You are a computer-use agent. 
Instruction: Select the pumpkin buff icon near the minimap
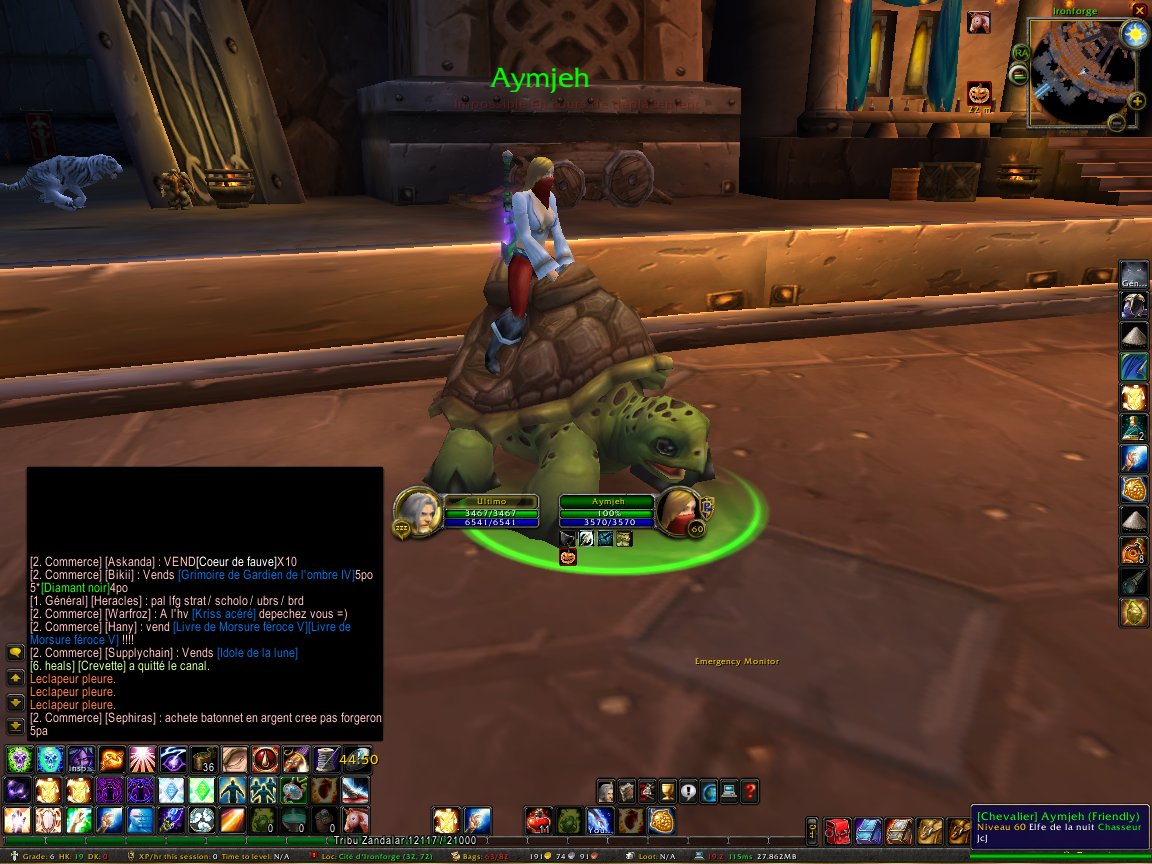click(978, 95)
